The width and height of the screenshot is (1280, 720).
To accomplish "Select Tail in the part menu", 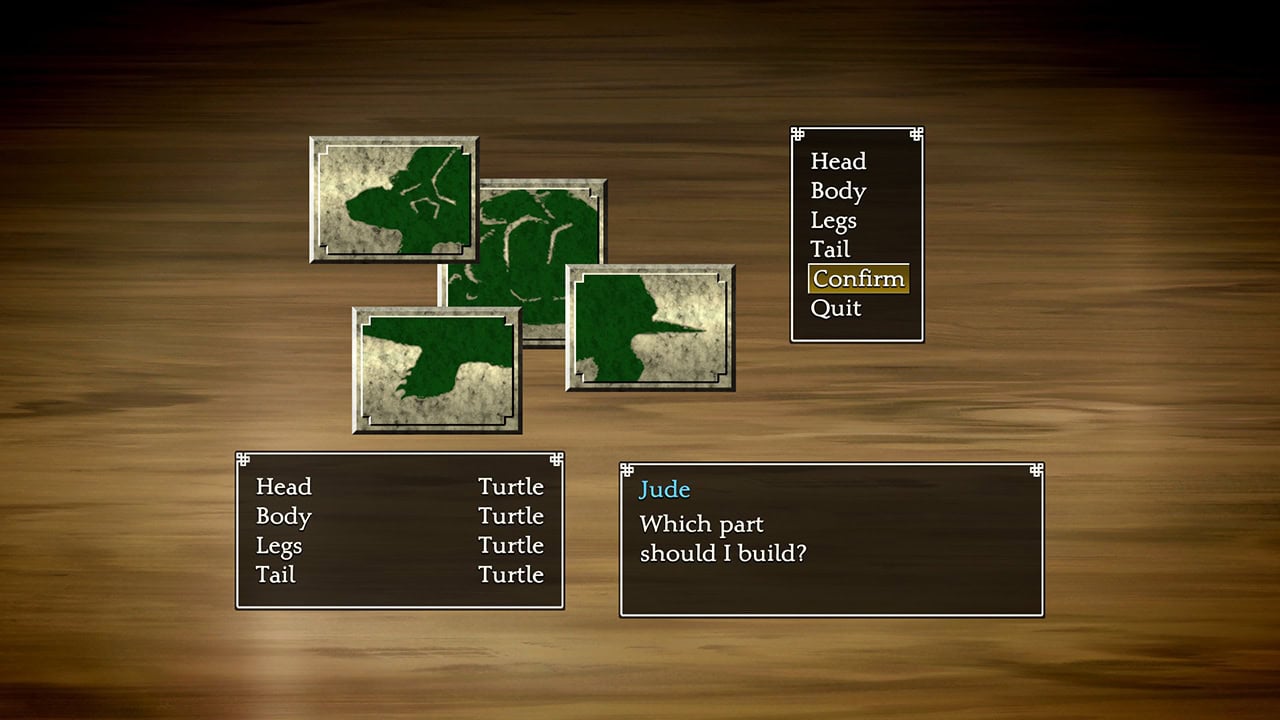I will point(829,249).
